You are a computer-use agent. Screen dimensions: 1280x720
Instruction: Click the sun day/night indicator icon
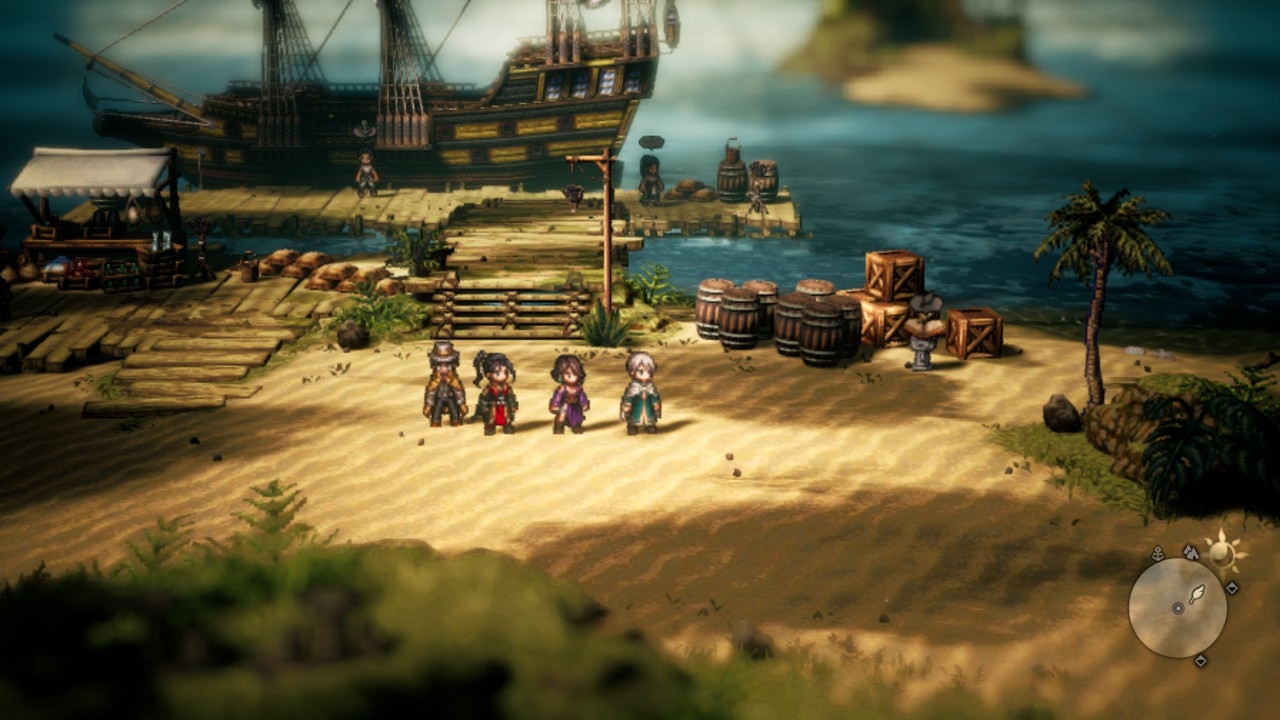[1222, 551]
